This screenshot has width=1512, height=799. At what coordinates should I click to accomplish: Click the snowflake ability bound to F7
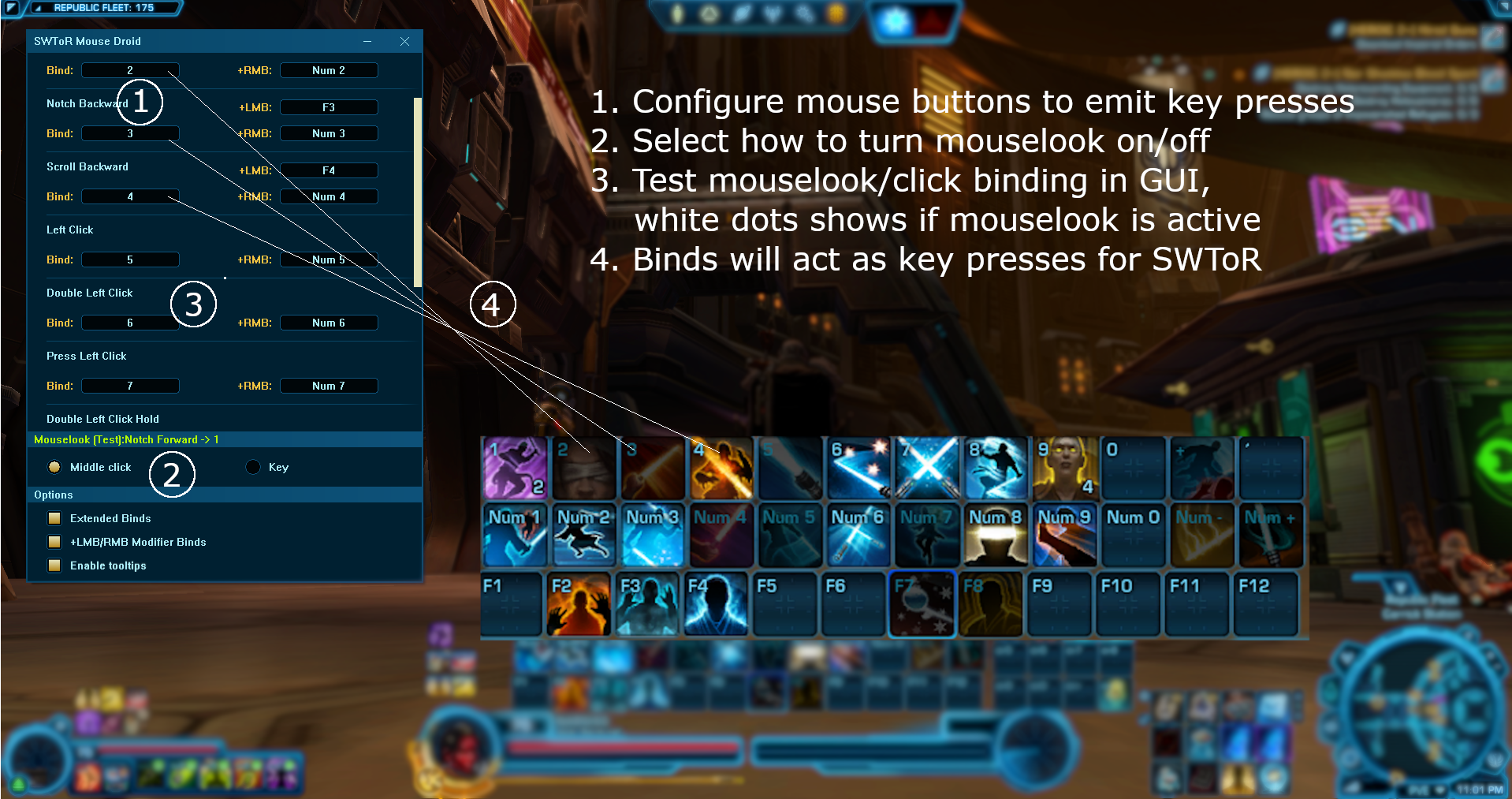coord(922,603)
